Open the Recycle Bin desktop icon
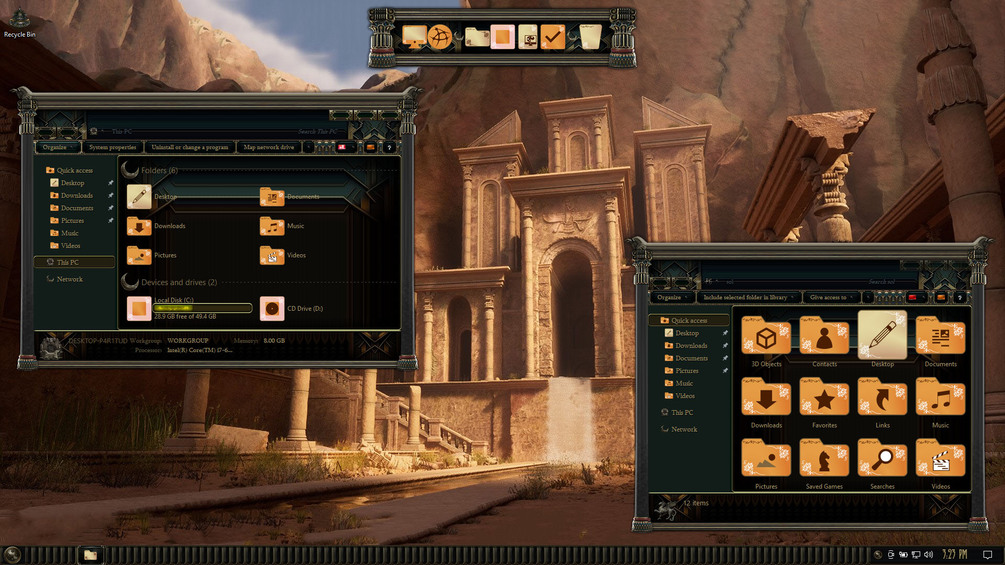This screenshot has height=565, width=1005. tap(18, 20)
